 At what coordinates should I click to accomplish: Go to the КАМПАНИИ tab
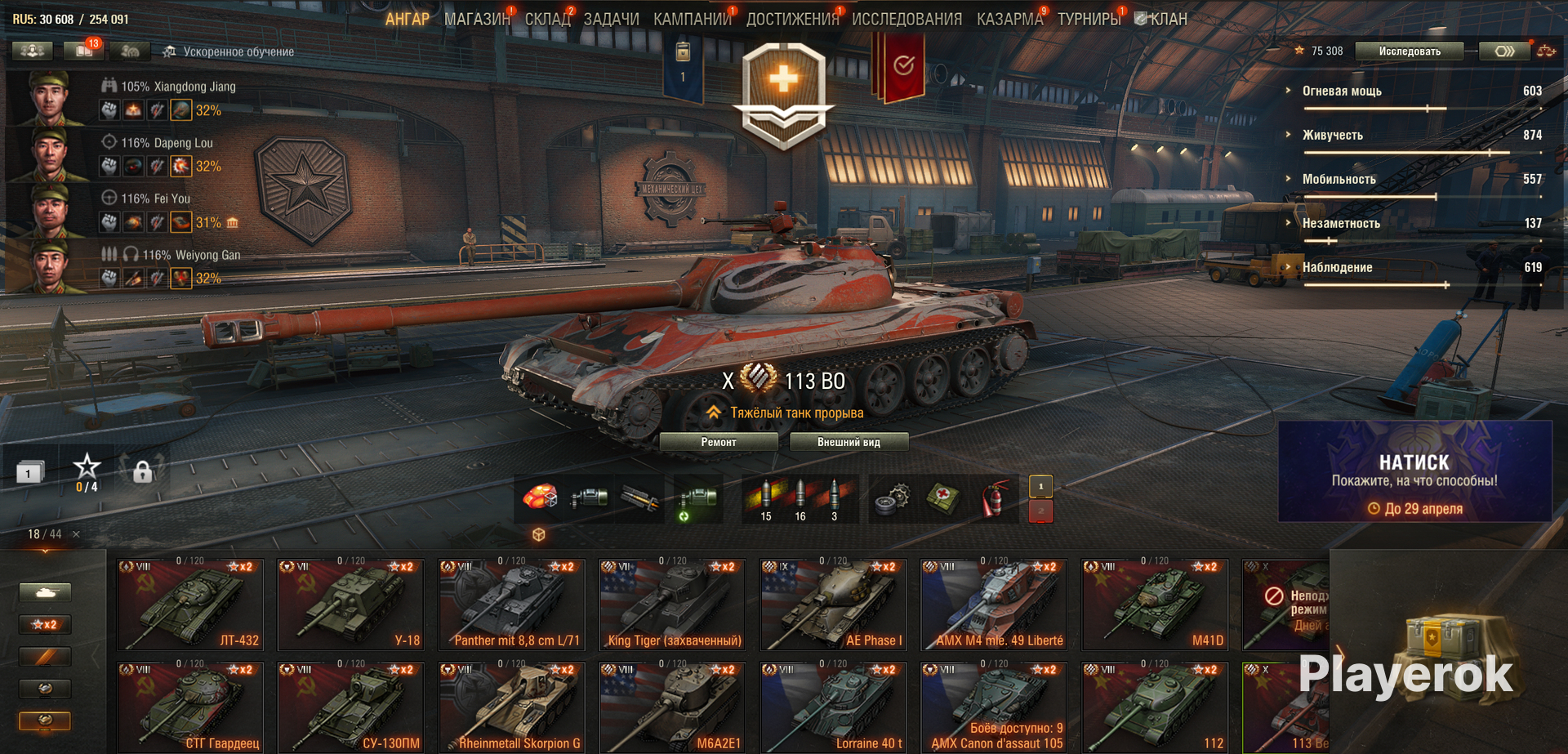[692, 19]
